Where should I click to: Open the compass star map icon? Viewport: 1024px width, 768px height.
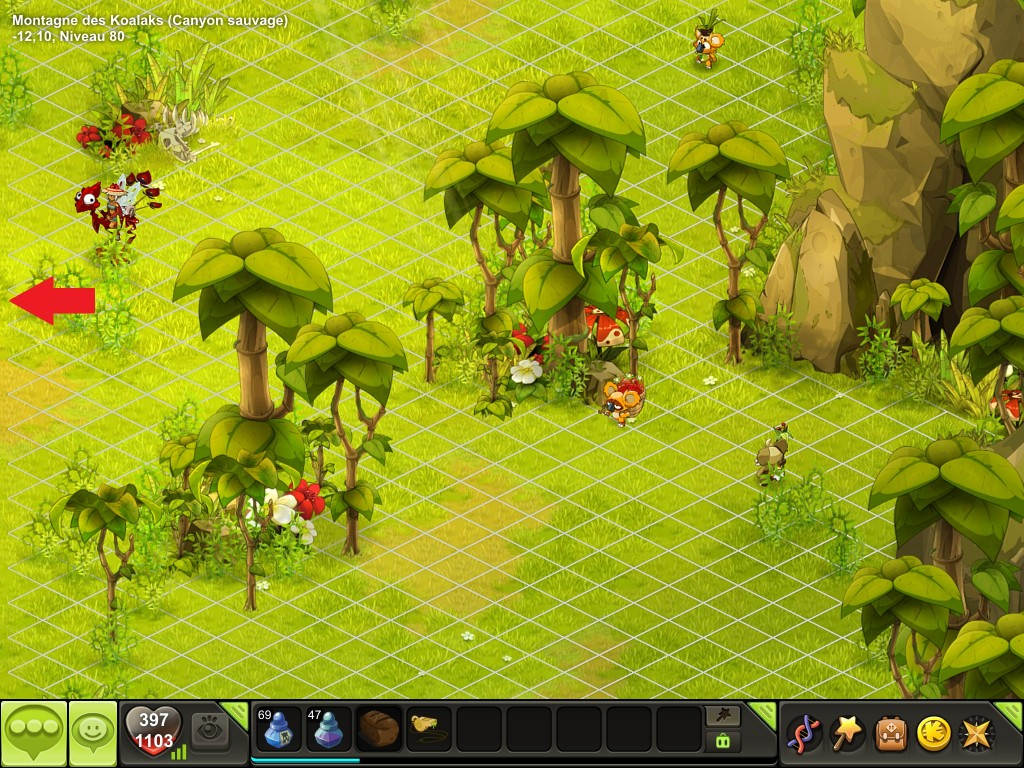pyautogui.click(x=976, y=733)
